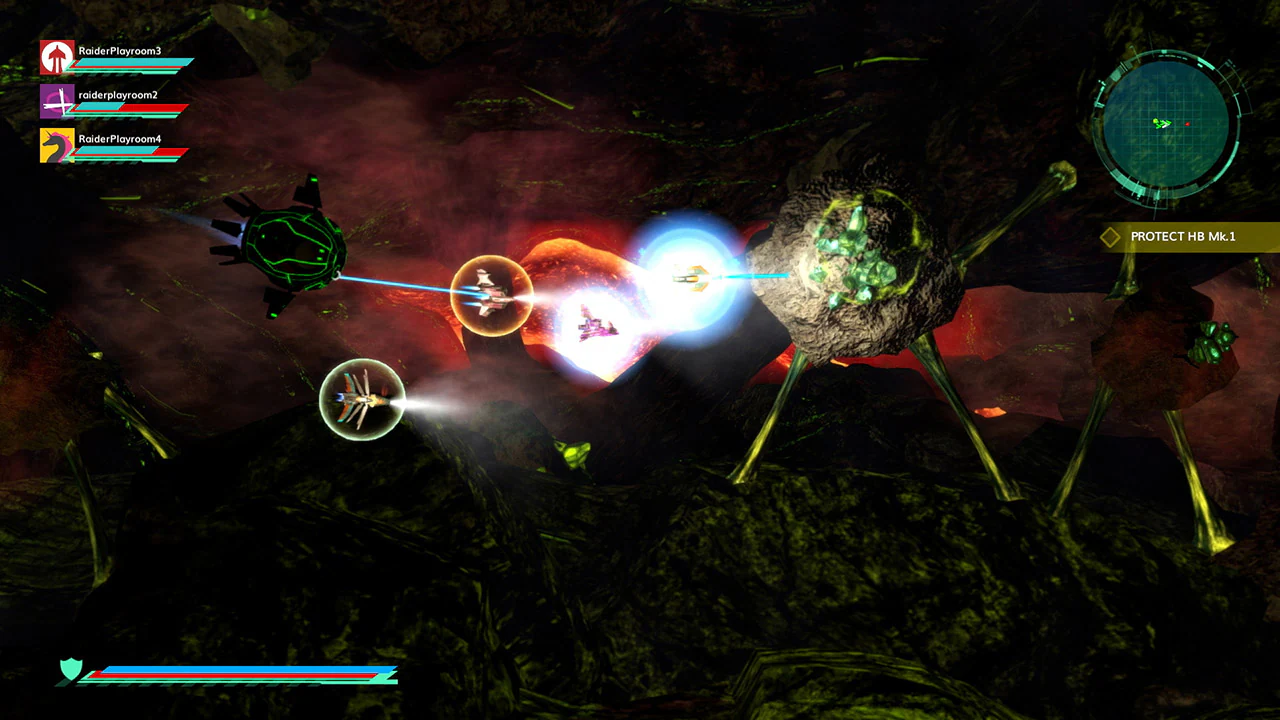Click the red enemy blip on the minimap
Screen dimensions: 1280x720
[1188, 122]
